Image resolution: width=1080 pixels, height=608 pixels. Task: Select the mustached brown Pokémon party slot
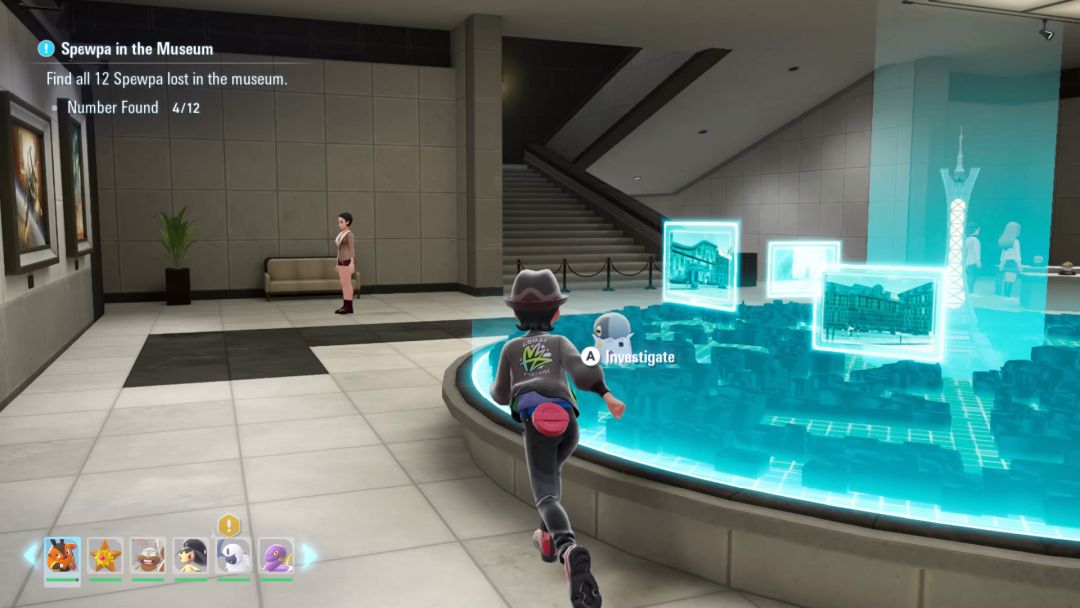148,556
